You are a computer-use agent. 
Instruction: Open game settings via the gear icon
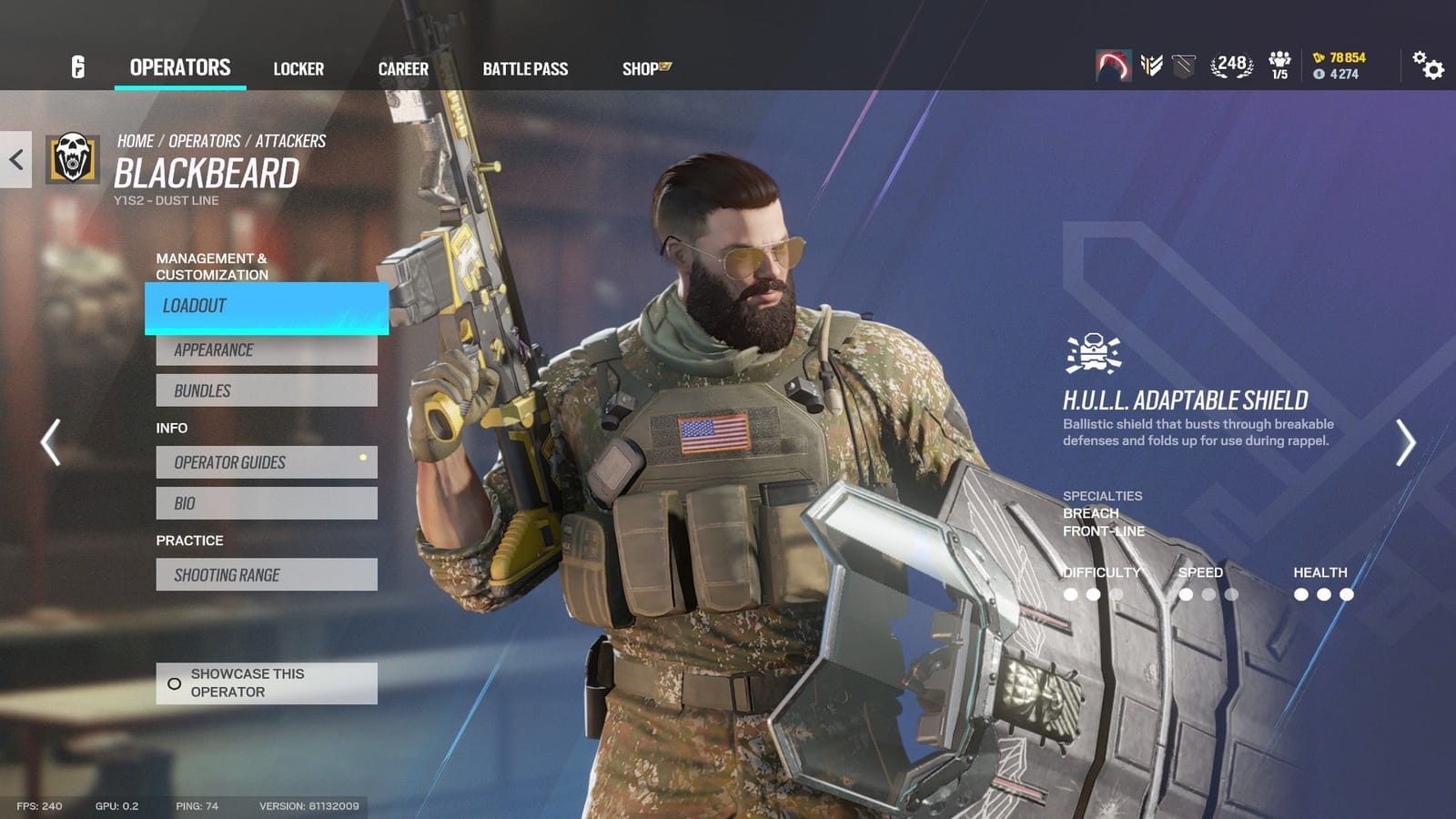(x=1429, y=67)
